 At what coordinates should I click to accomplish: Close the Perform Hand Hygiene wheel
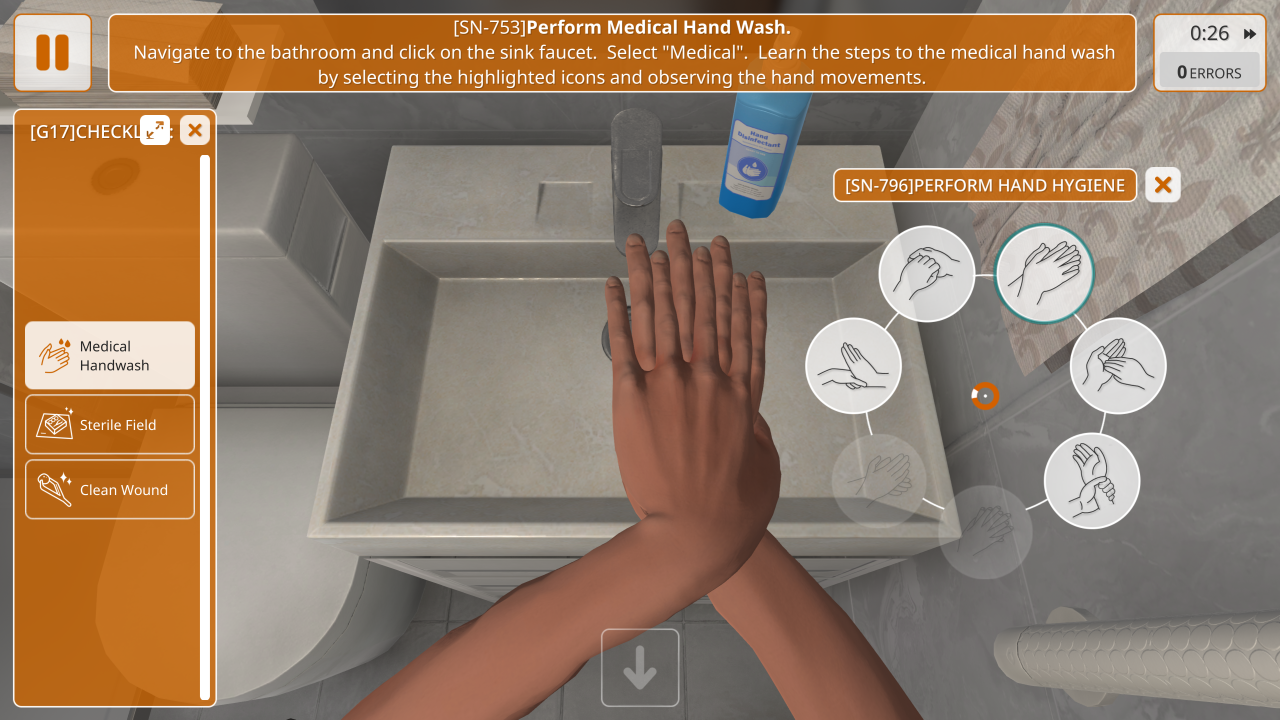(x=1163, y=185)
